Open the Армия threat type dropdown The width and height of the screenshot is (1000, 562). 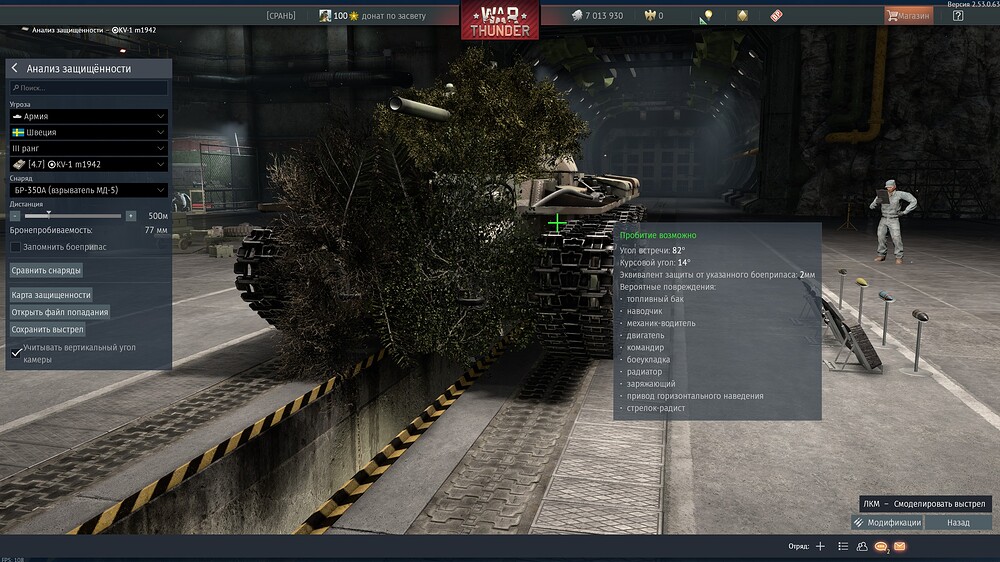tap(88, 116)
